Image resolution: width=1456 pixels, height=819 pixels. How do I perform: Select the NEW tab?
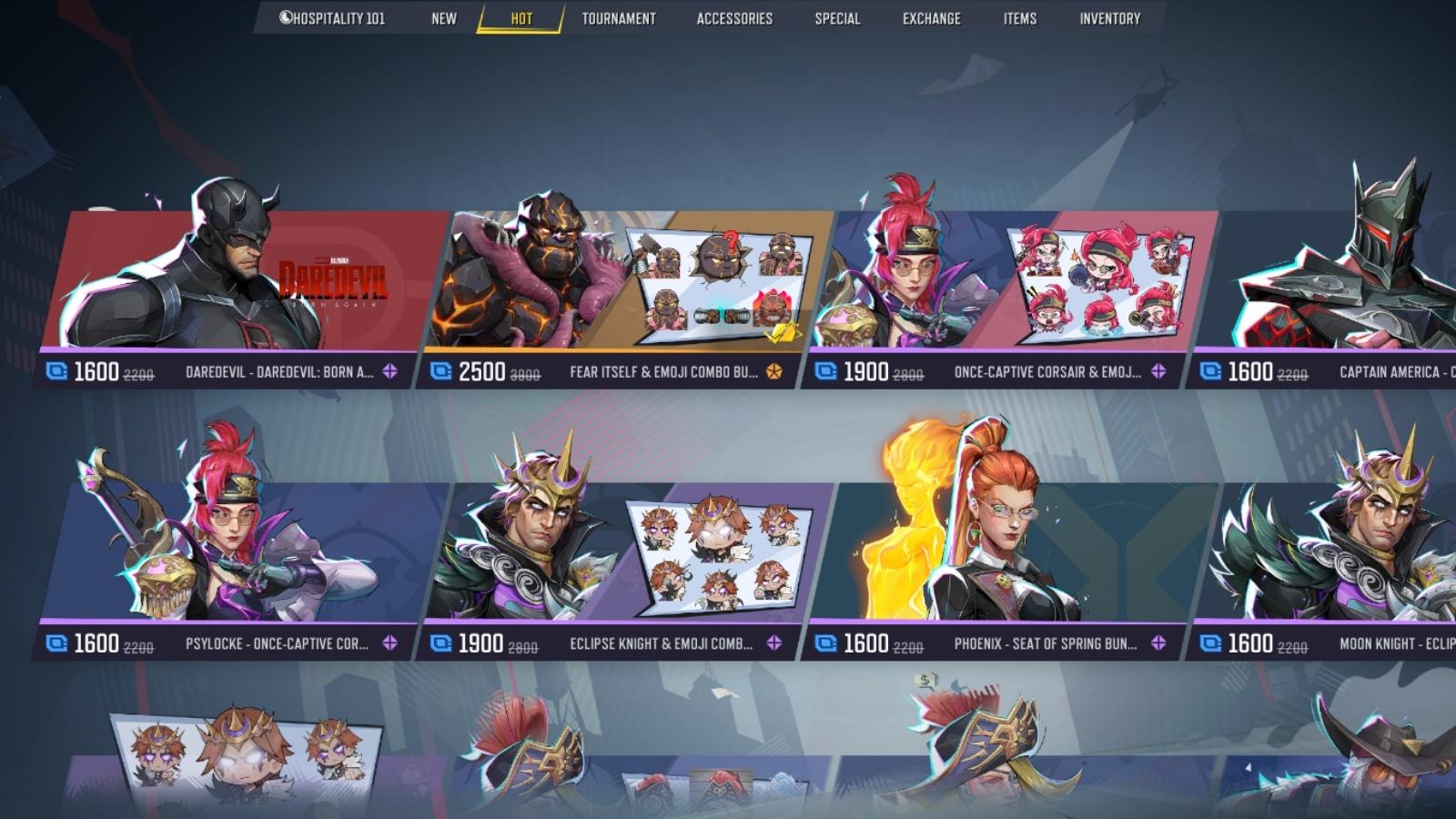point(445,17)
